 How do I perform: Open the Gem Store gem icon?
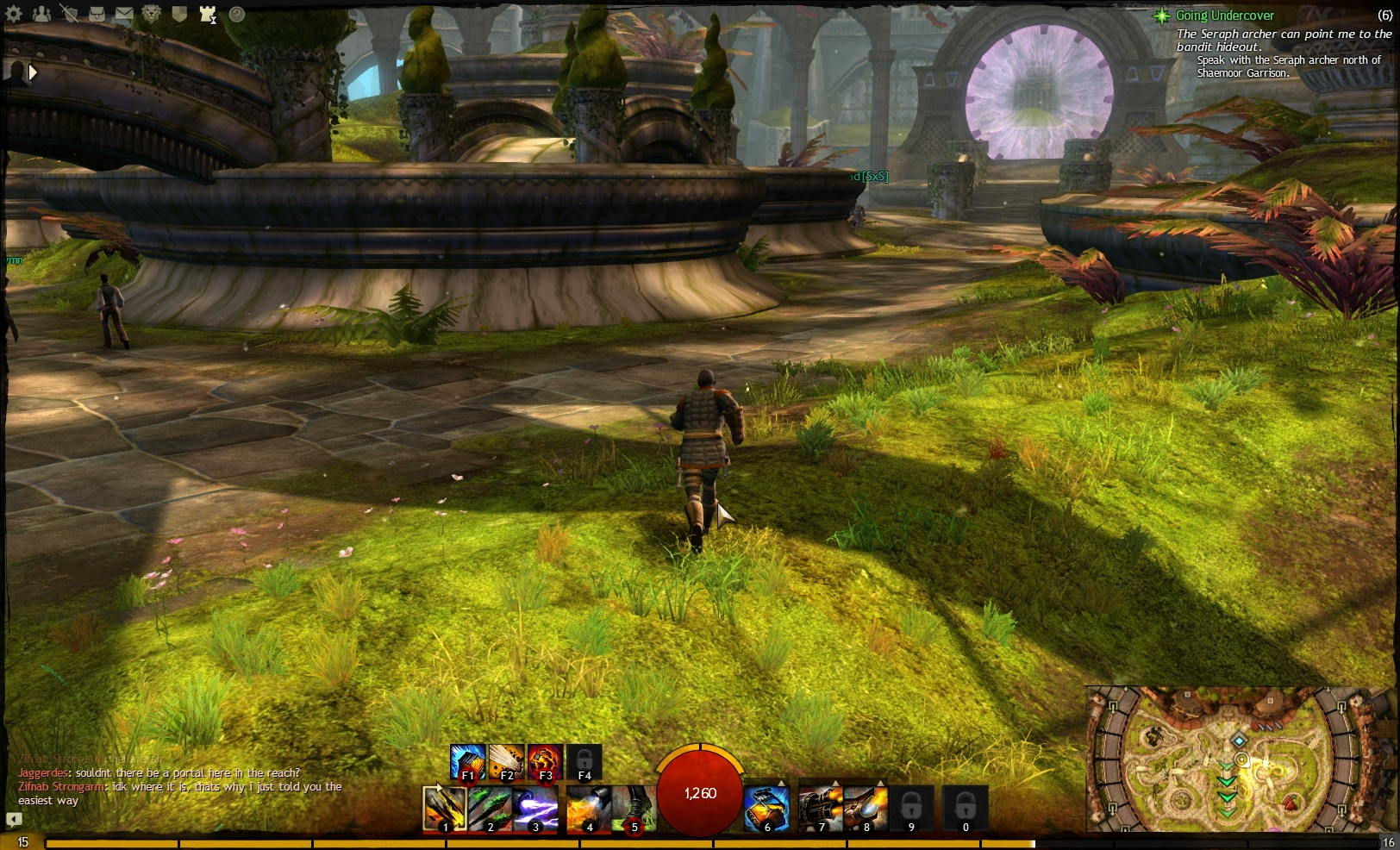(x=180, y=15)
